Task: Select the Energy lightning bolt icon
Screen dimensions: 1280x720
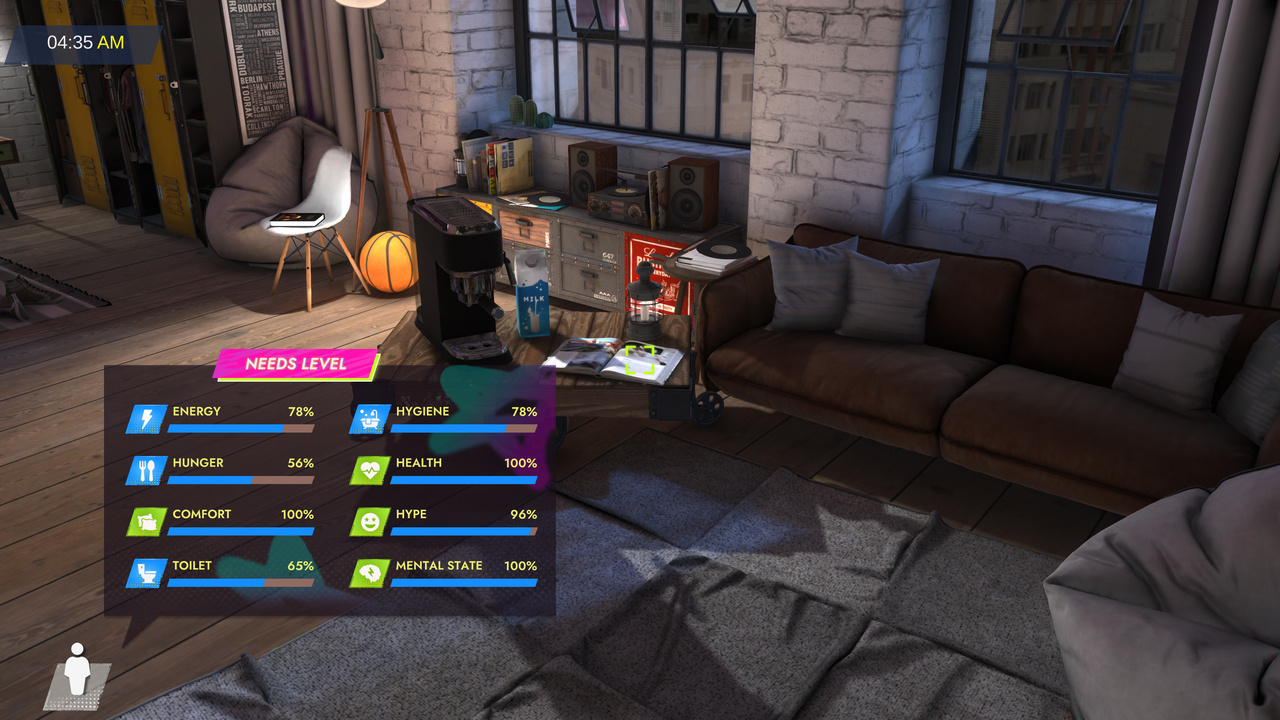Action: tap(145, 418)
